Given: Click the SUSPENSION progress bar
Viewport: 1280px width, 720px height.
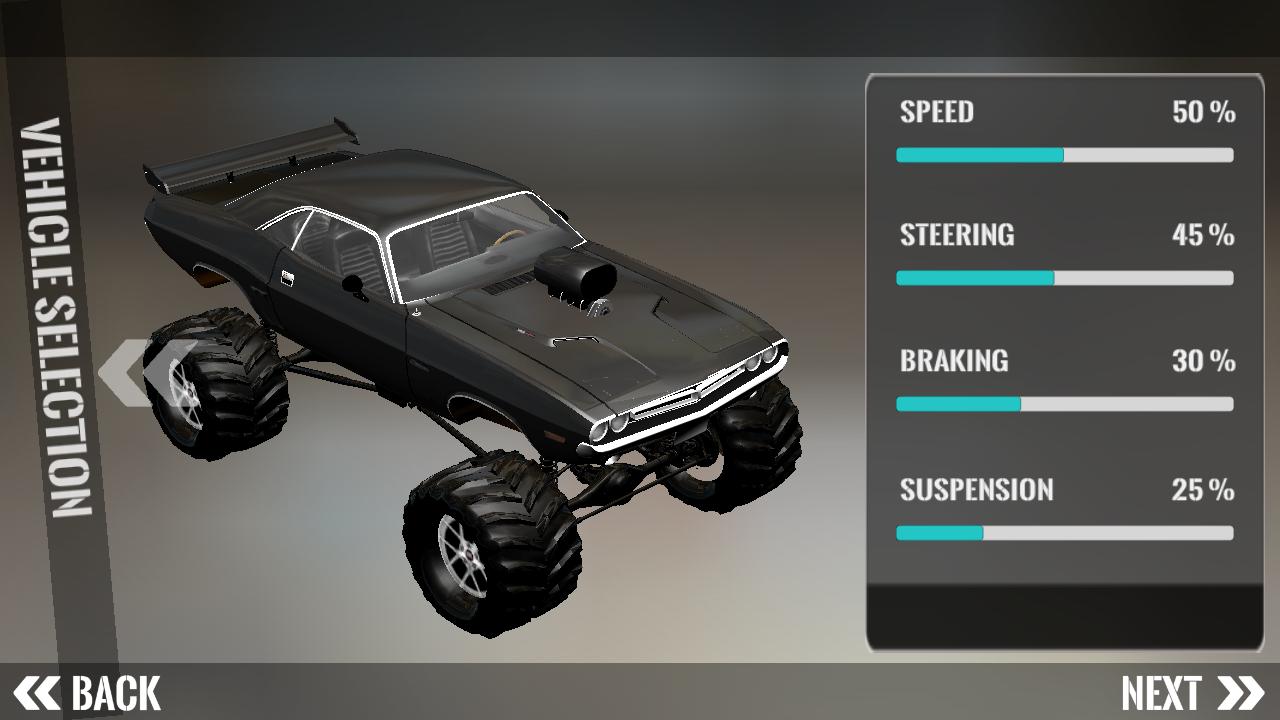Looking at the screenshot, I should click(x=1064, y=531).
